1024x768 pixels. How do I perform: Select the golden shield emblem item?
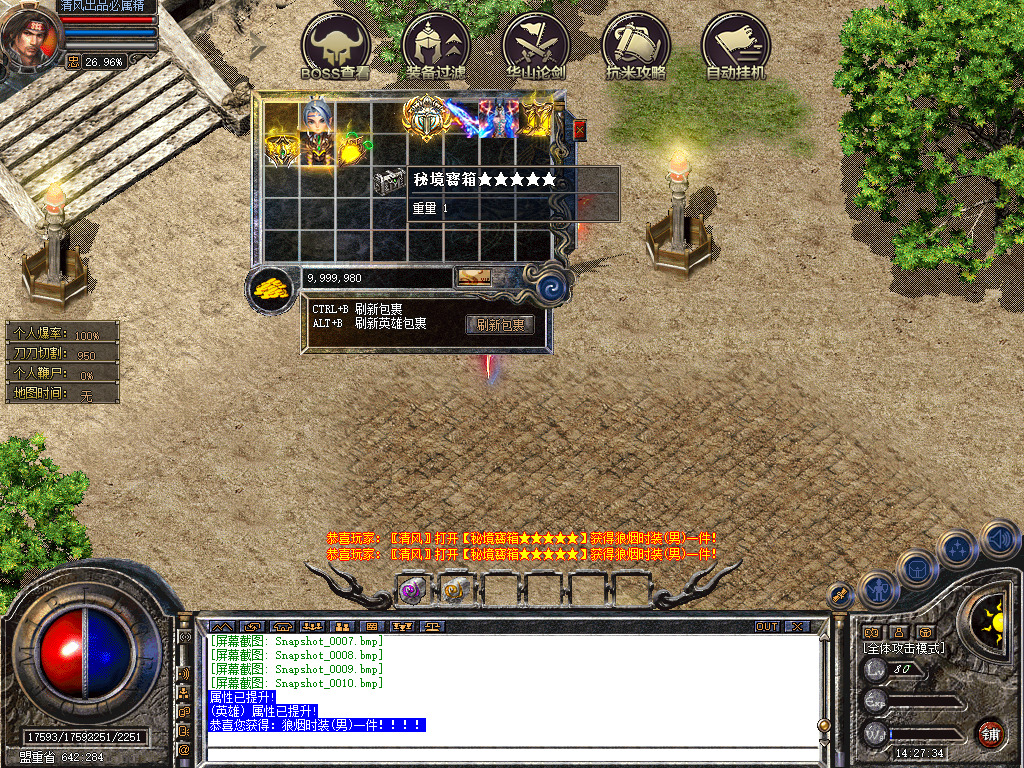(x=424, y=118)
